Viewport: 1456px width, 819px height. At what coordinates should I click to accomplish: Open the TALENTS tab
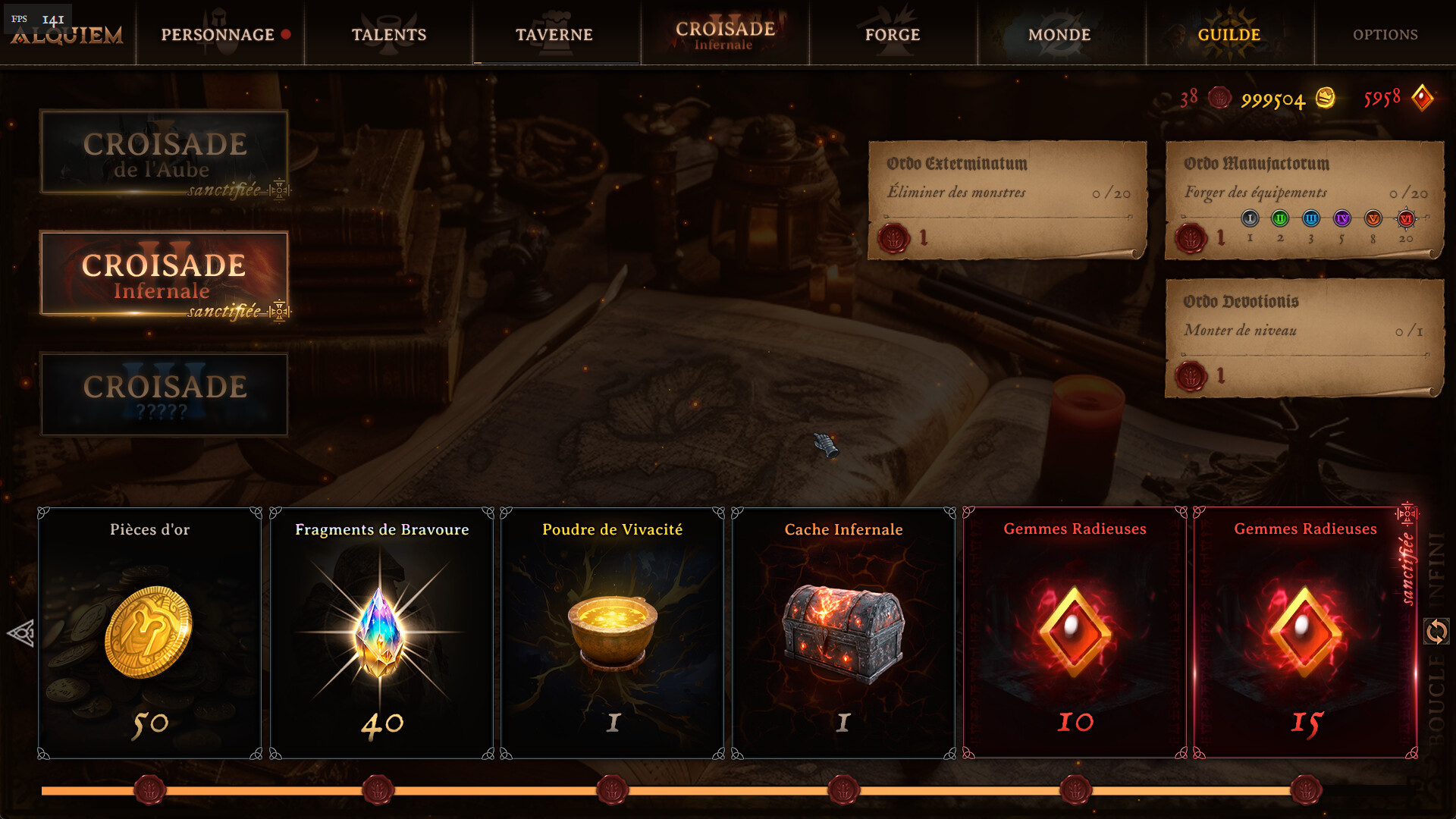point(389,34)
